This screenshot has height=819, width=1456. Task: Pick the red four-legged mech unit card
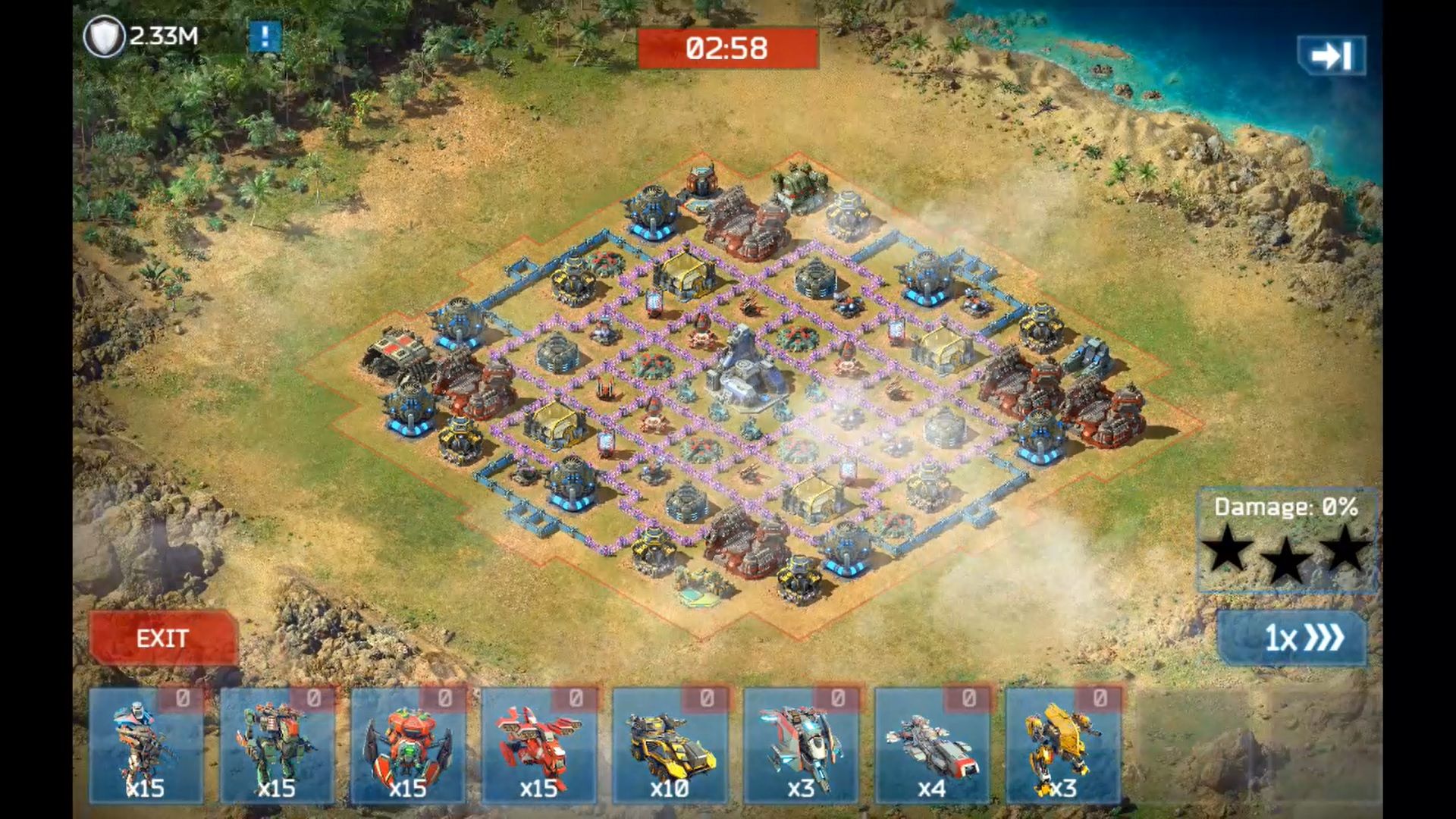[539, 745]
